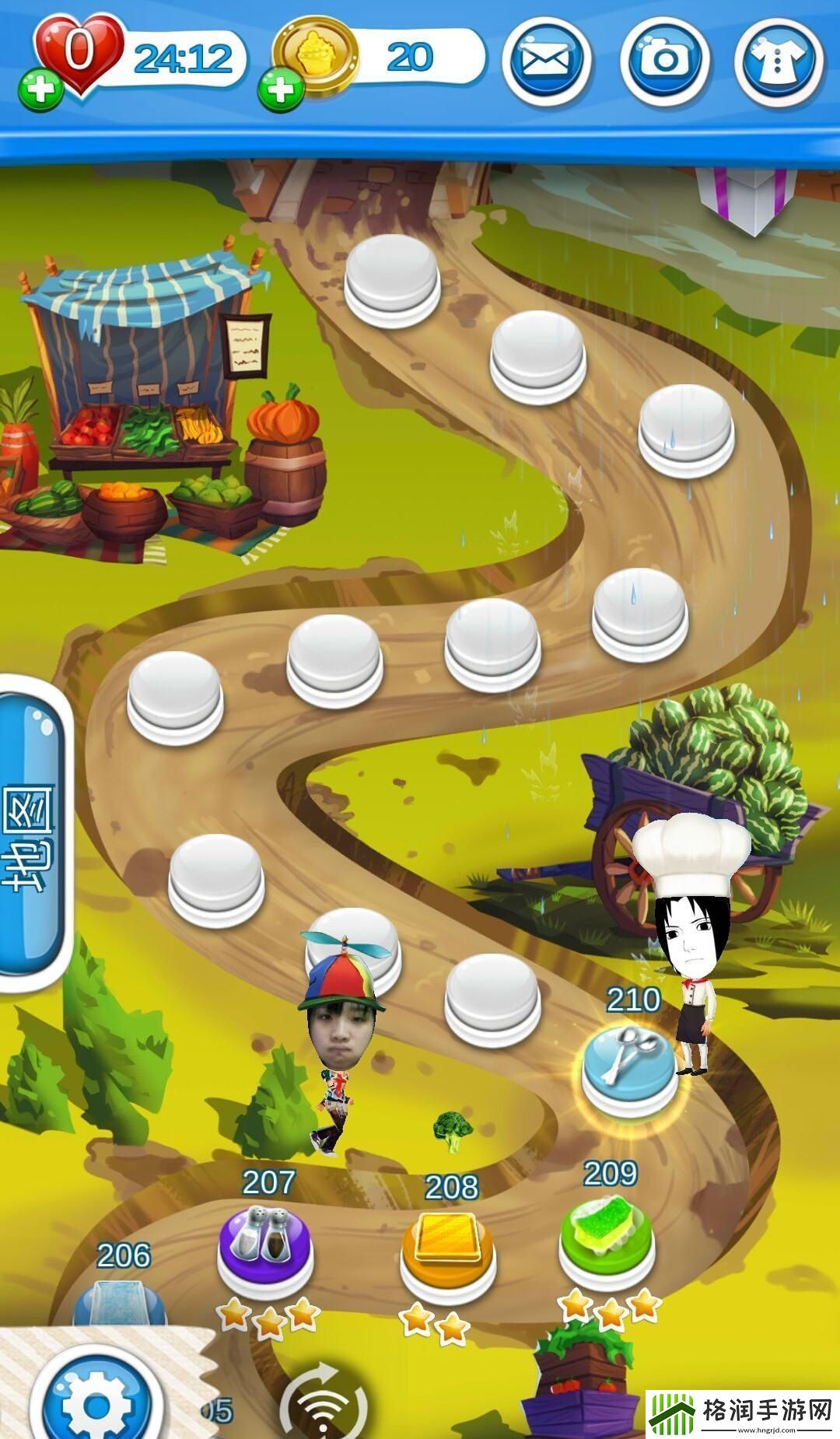Buy more coins with the coin plus button
Image resolution: width=840 pixels, height=1439 pixels.
coord(280,89)
